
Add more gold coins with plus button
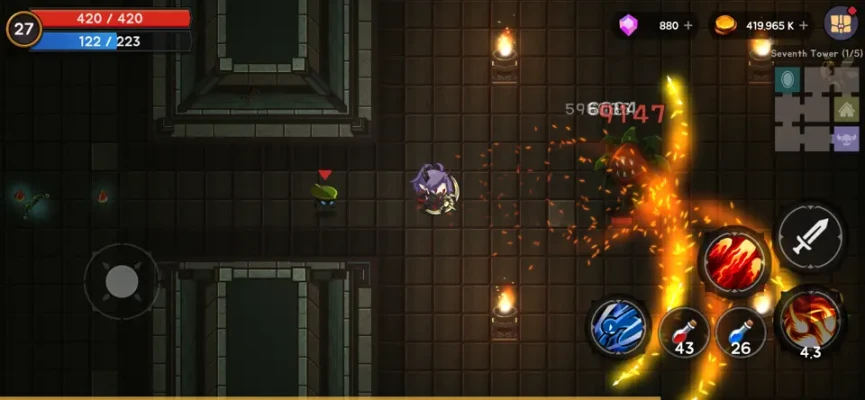pyautogui.click(x=804, y=26)
